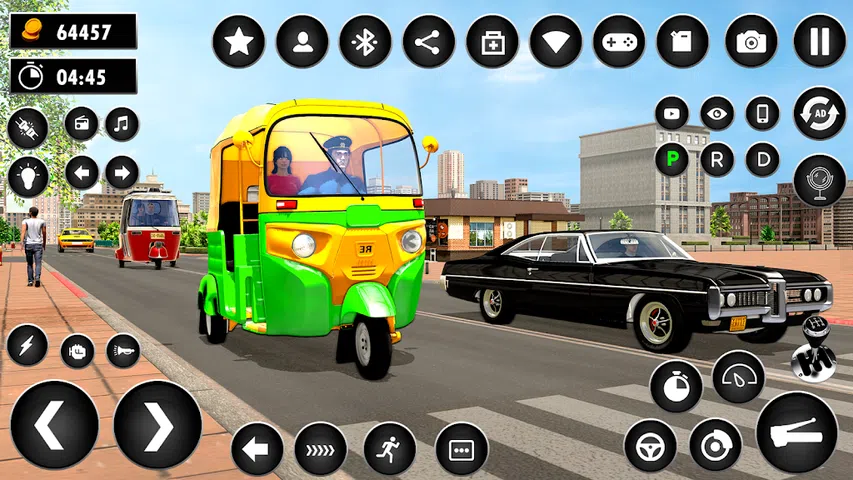Toggle the eye camera view icon
This screenshot has height=480, width=853.
[717, 113]
